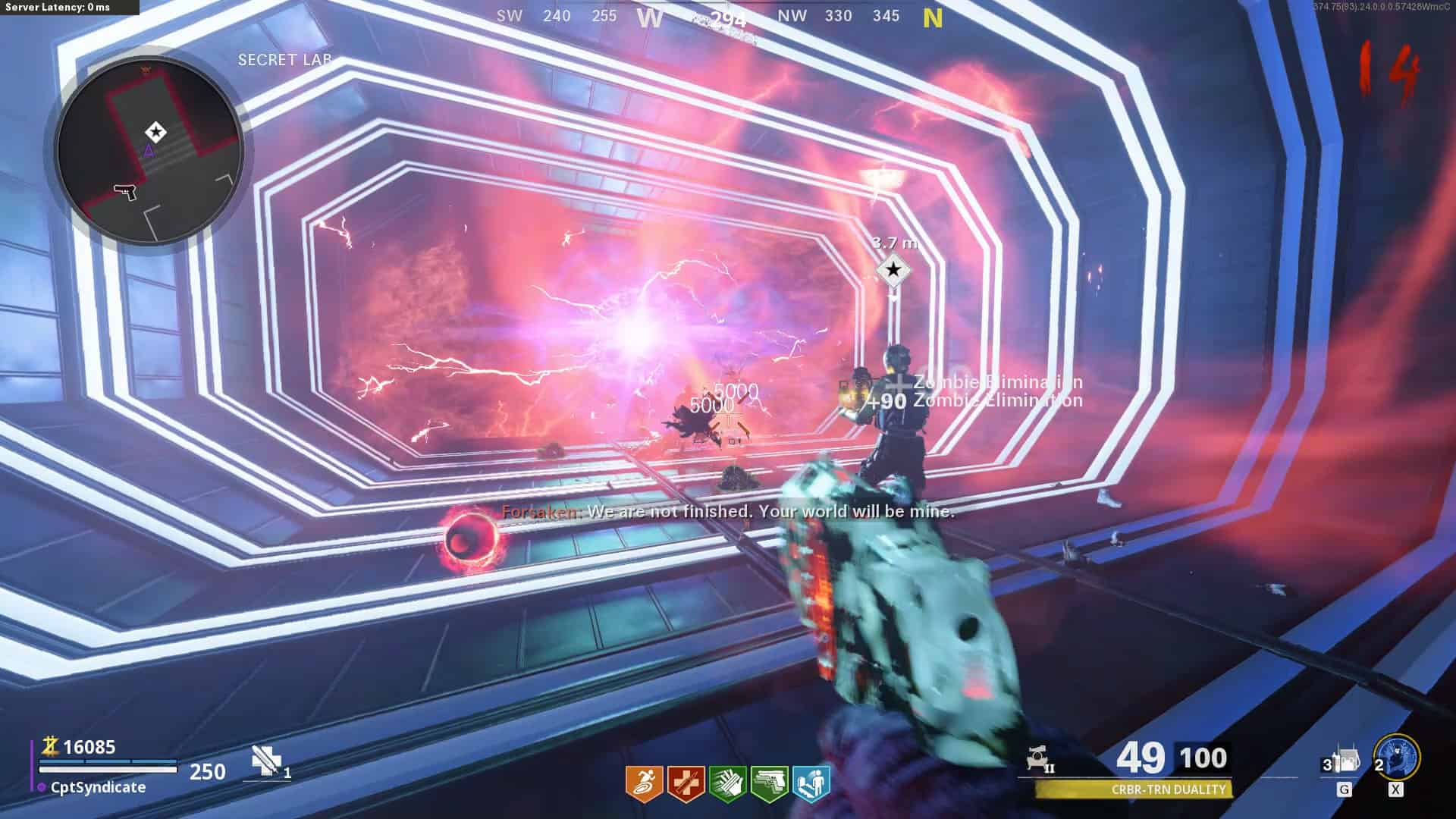The width and height of the screenshot is (1456, 819).
Task: Click the Quick Revive cross perk icon
Action: 686,783
